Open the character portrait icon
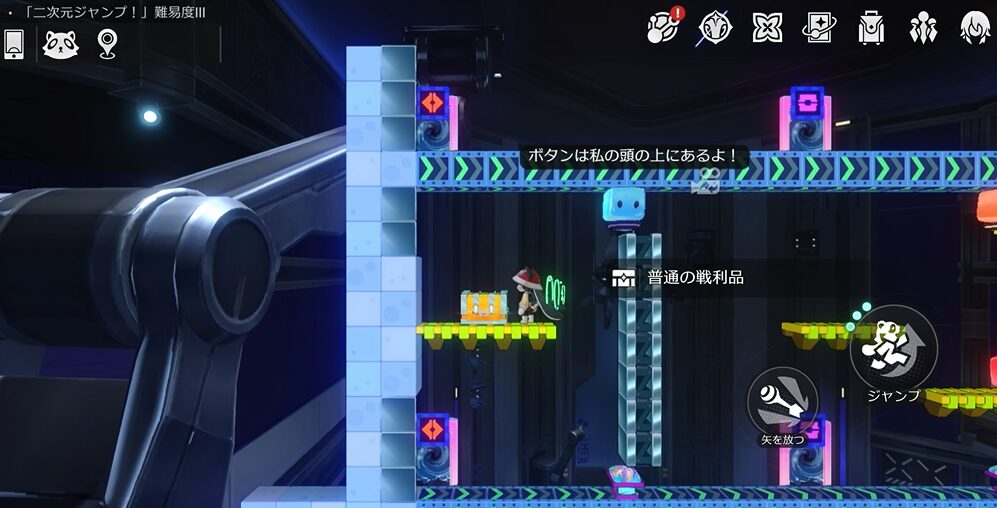 click(x=974, y=27)
